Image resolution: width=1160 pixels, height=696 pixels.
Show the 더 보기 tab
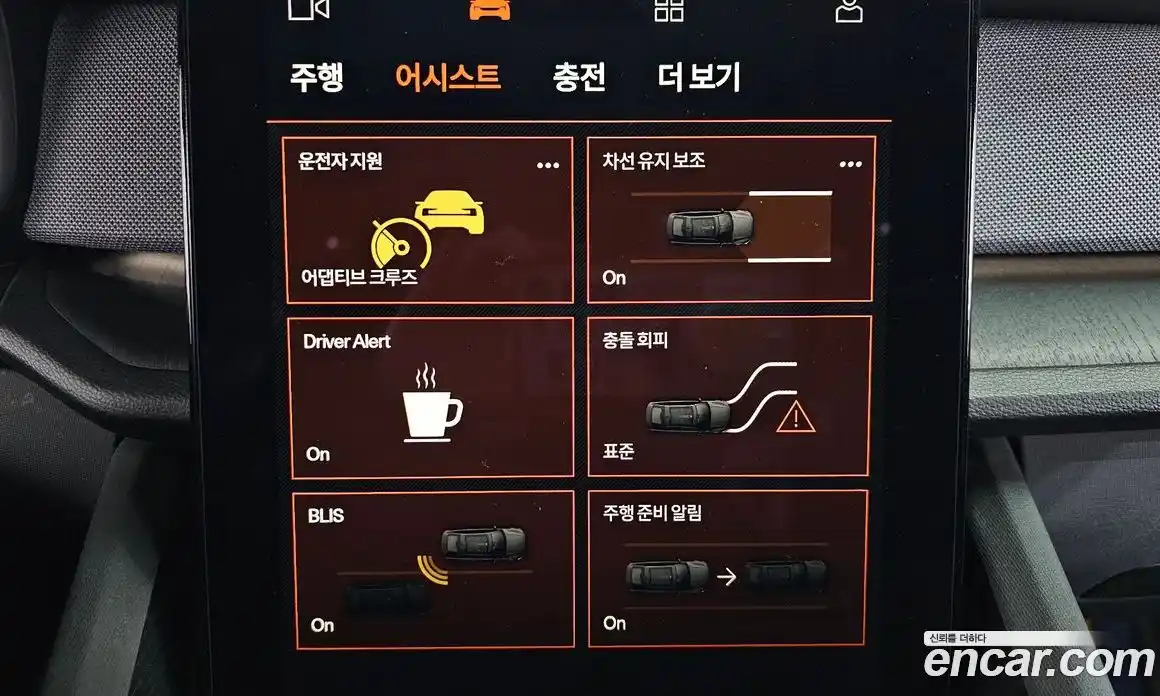pos(699,78)
